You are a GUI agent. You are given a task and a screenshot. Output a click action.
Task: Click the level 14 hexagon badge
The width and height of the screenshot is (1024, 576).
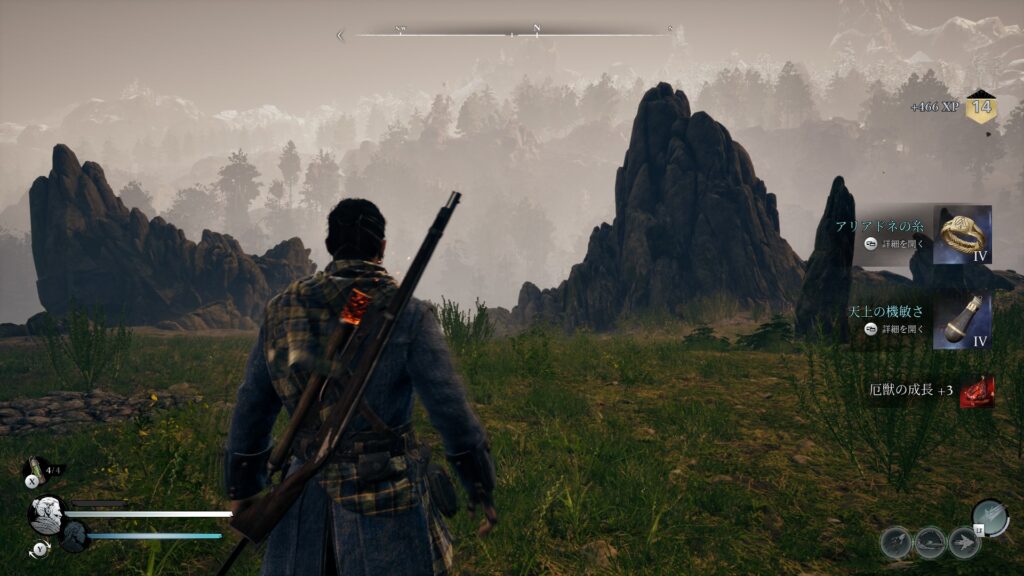(980, 106)
